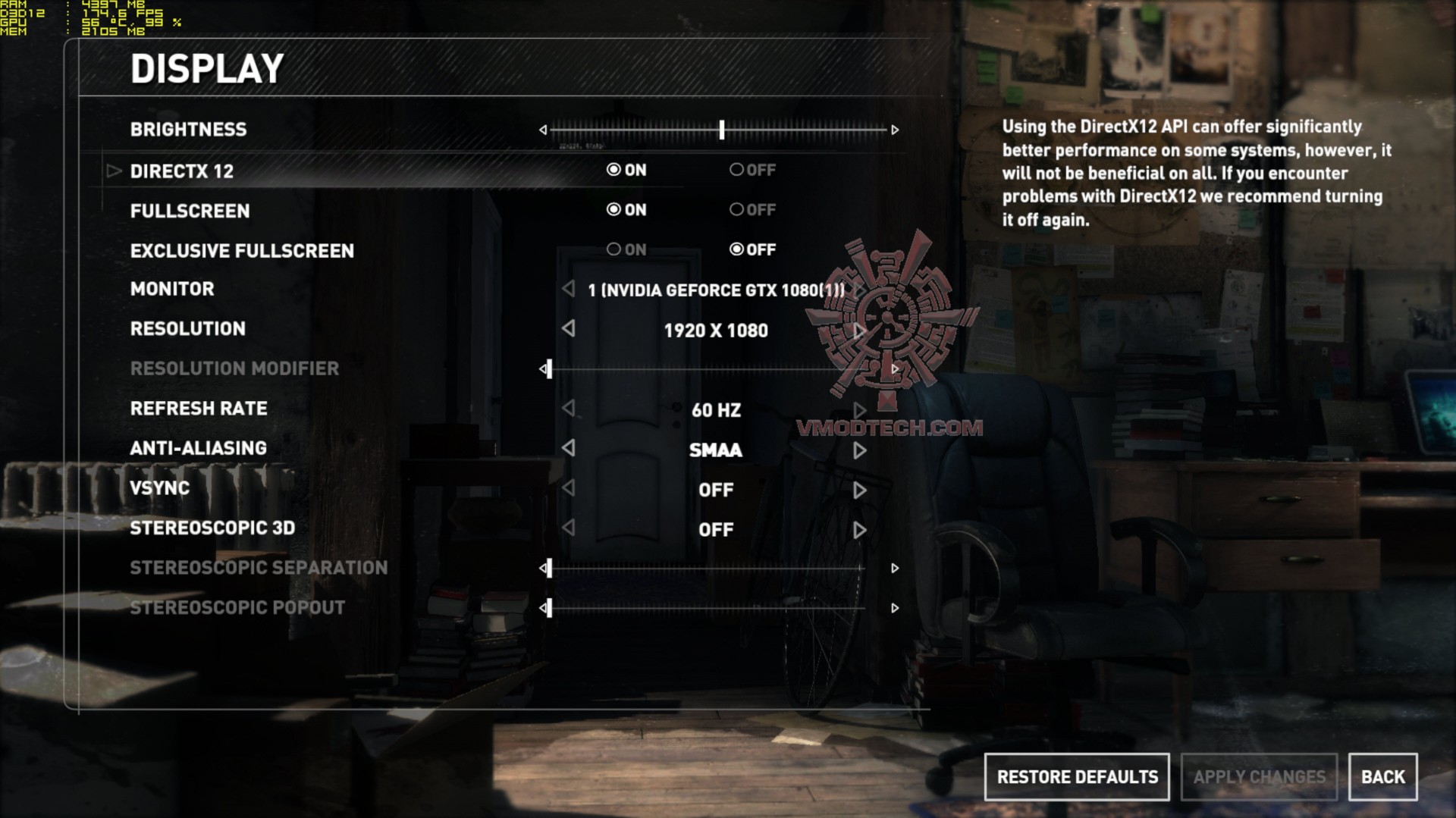The height and width of the screenshot is (818, 1456).
Task: Decrease brightness with the left arrow
Action: 543,130
